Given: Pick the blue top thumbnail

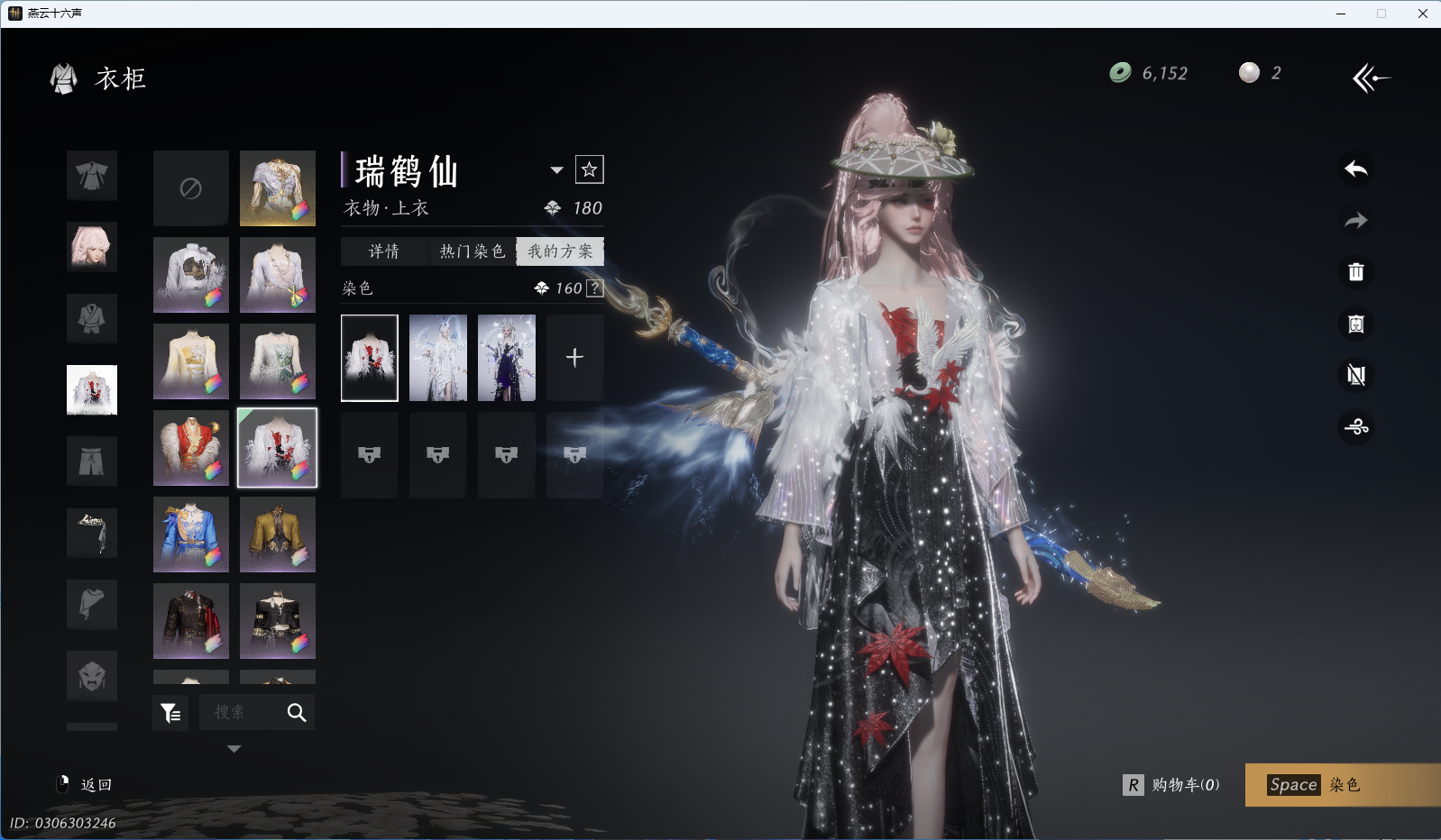Looking at the screenshot, I should 190,534.
